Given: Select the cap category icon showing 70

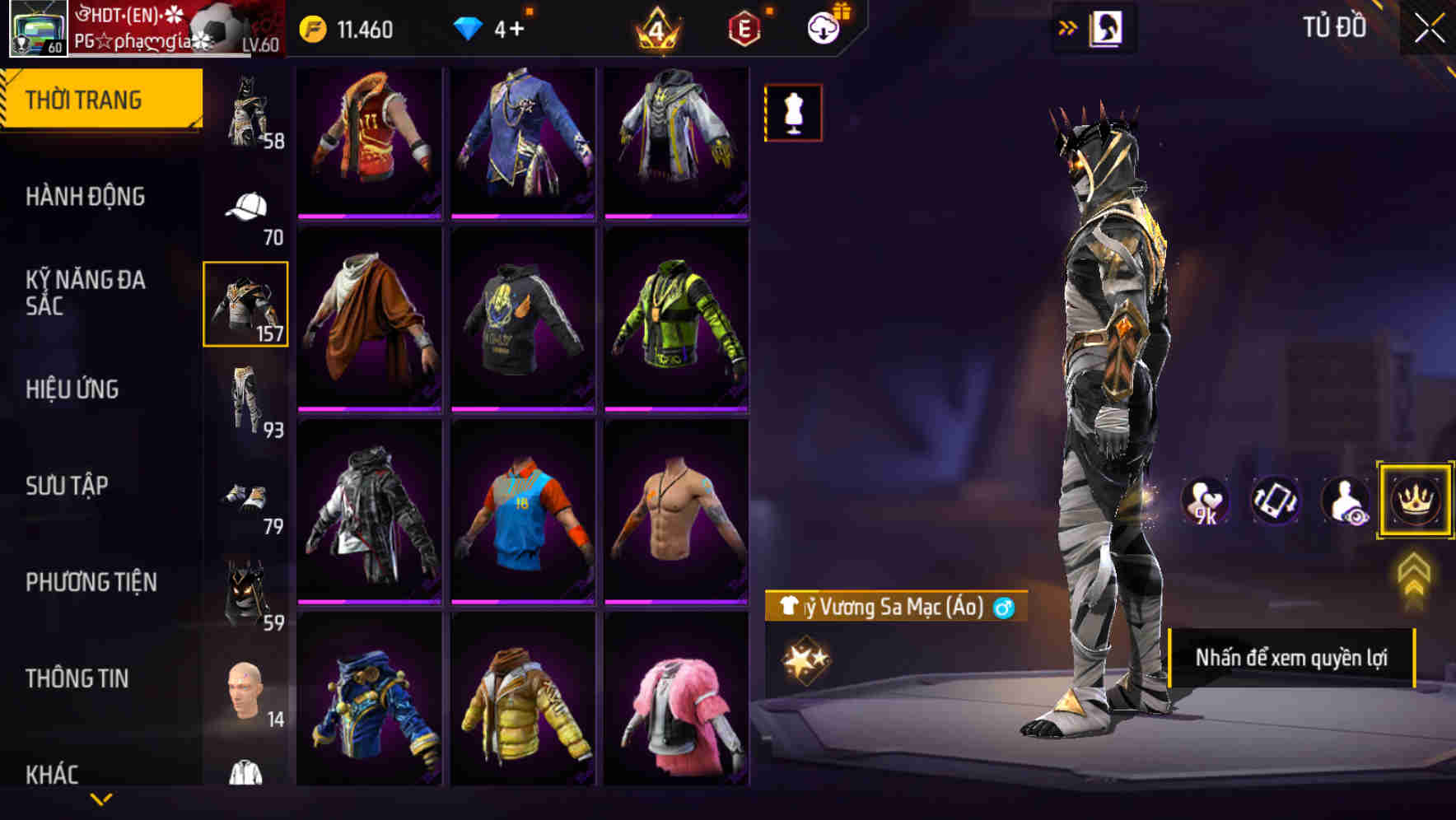Looking at the screenshot, I should tap(245, 206).
